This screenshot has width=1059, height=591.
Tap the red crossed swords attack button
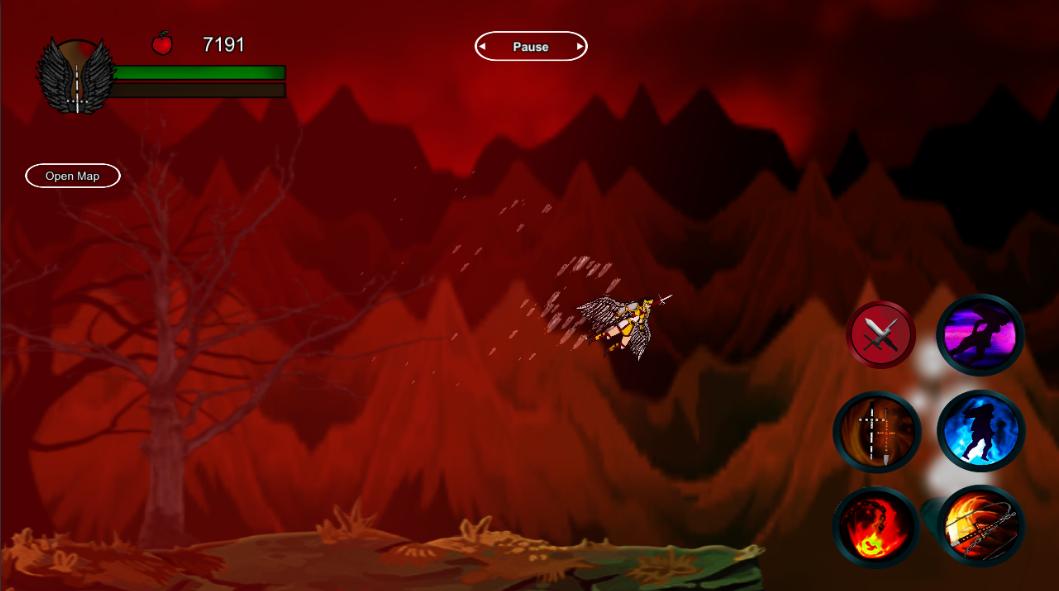(881, 335)
